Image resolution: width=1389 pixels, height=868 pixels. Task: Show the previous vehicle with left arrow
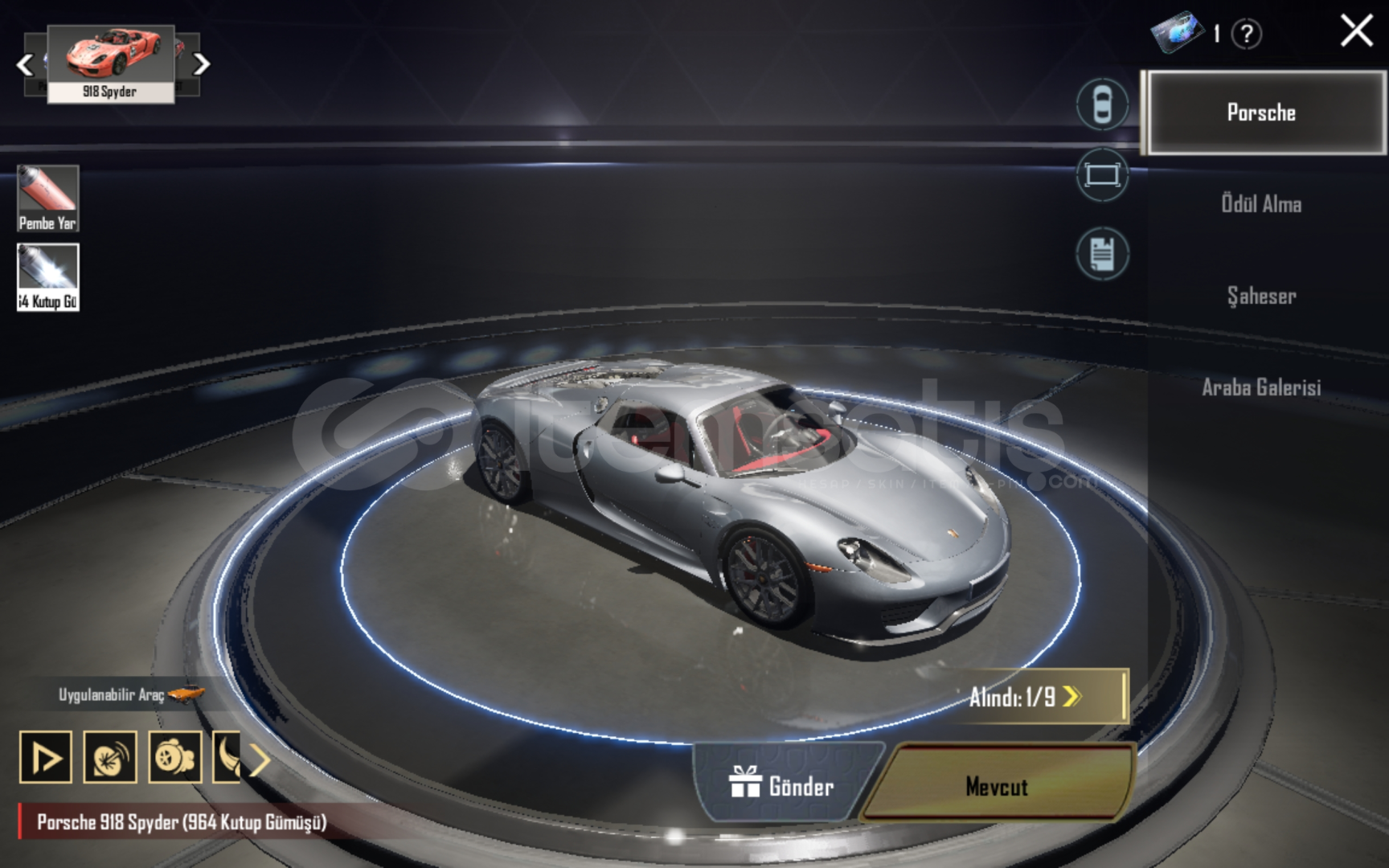click(25, 64)
